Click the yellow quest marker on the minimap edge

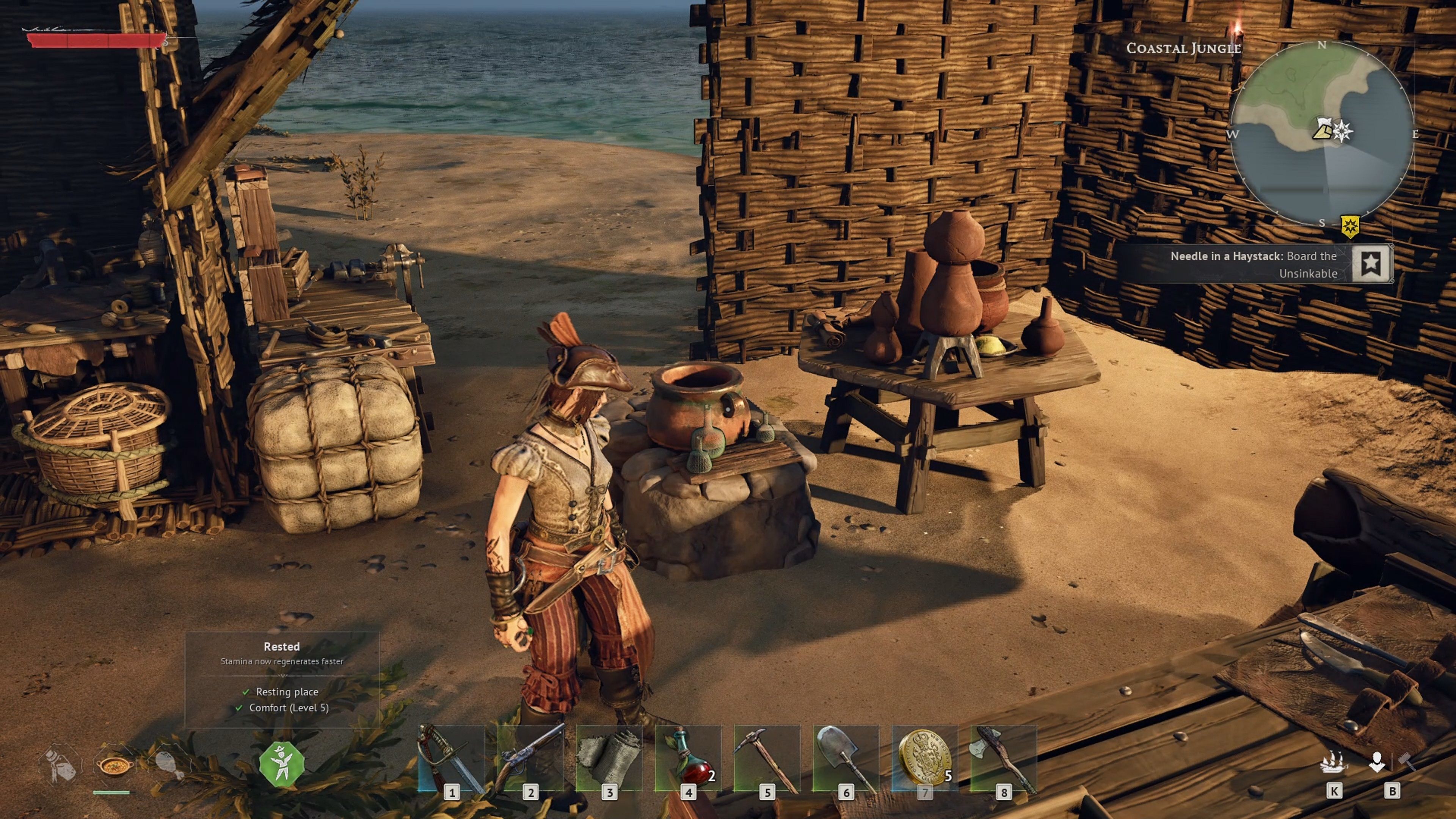click(x=1350, y=227)
